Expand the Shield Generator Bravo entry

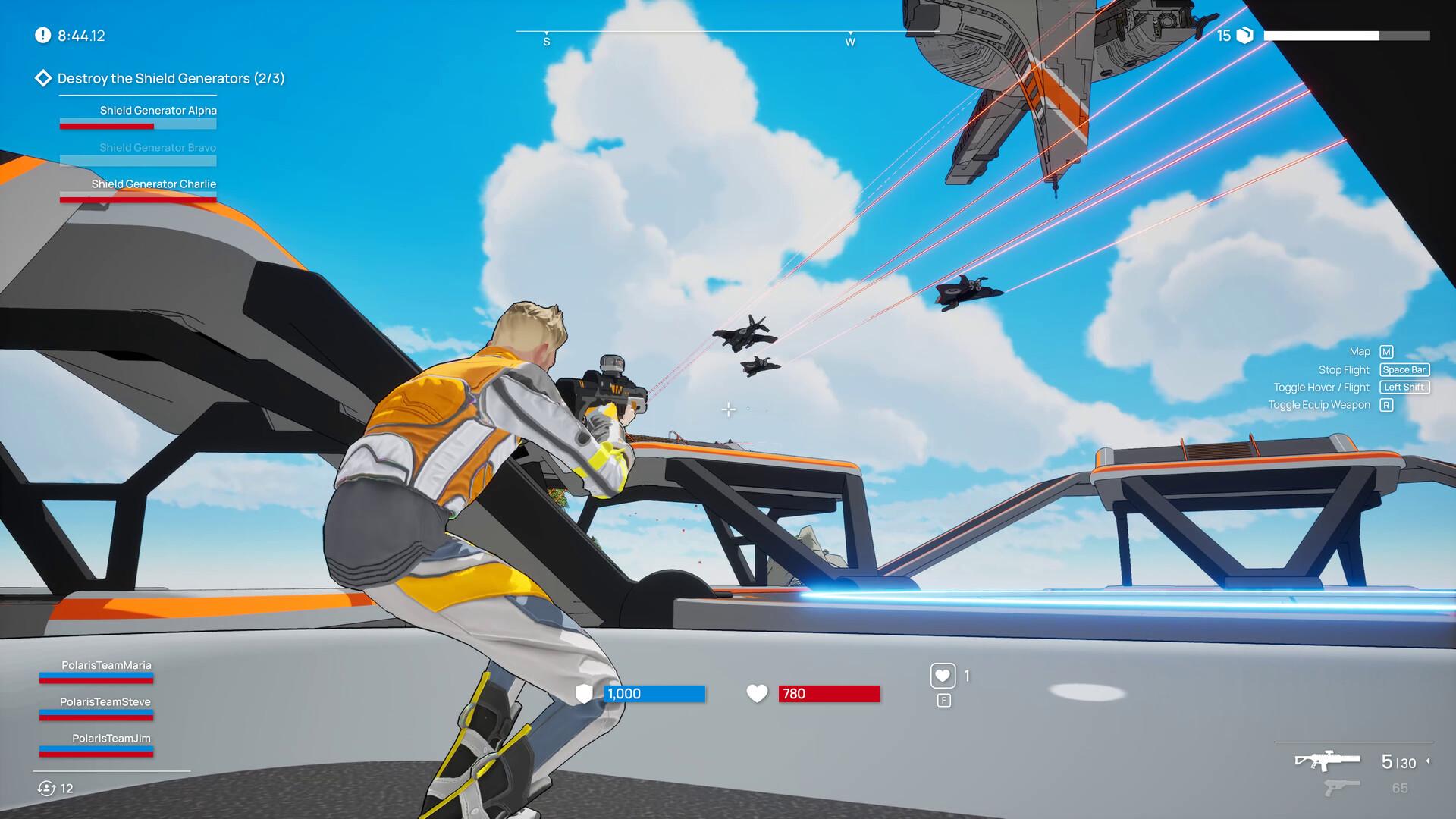[x=158, y=147]
